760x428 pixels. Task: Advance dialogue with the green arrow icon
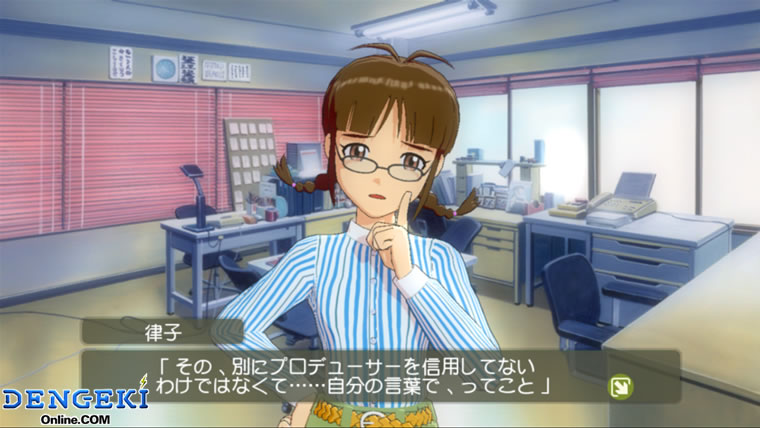click(619, 384)
